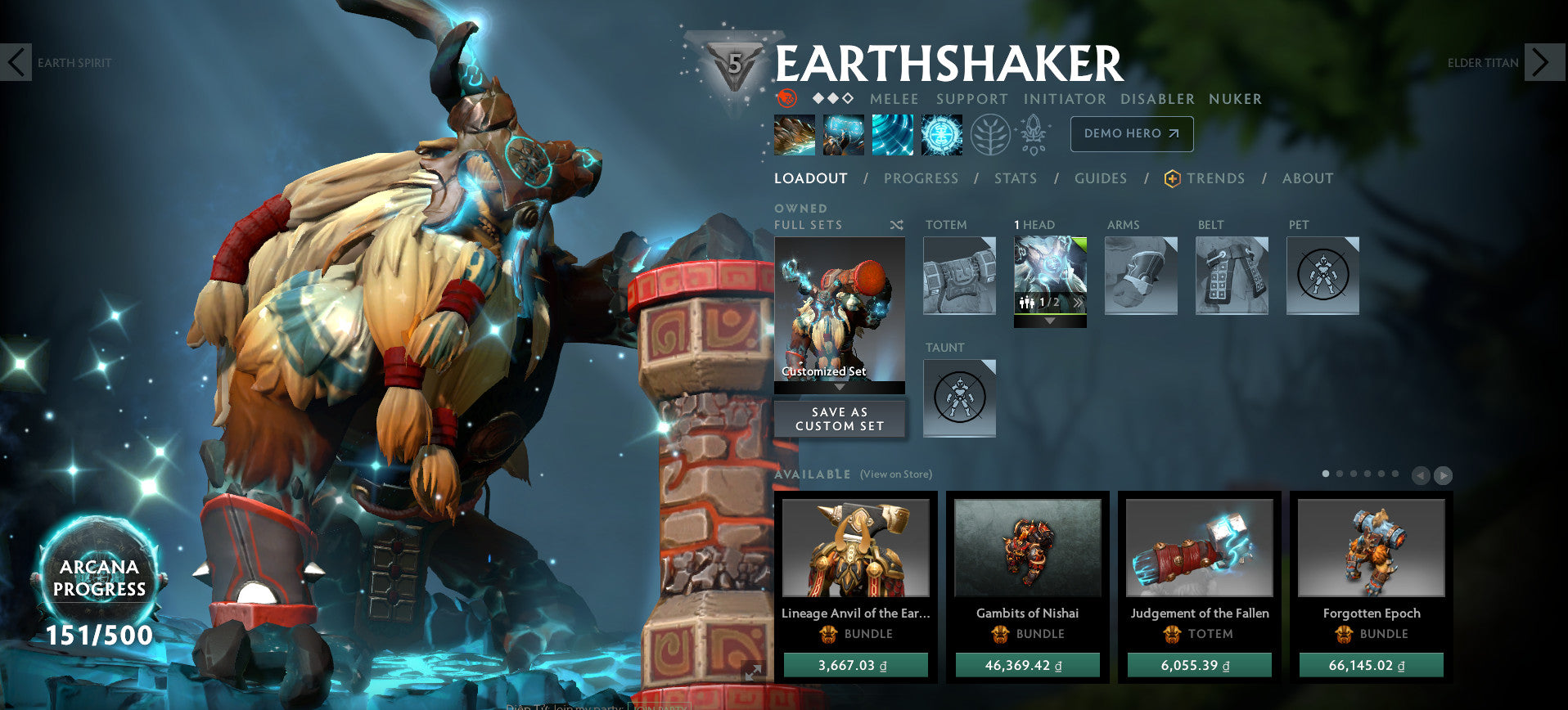This screenshot has width=1568, height=710.
Task: Switch to the Stats tab
Action: (1015, 178)
